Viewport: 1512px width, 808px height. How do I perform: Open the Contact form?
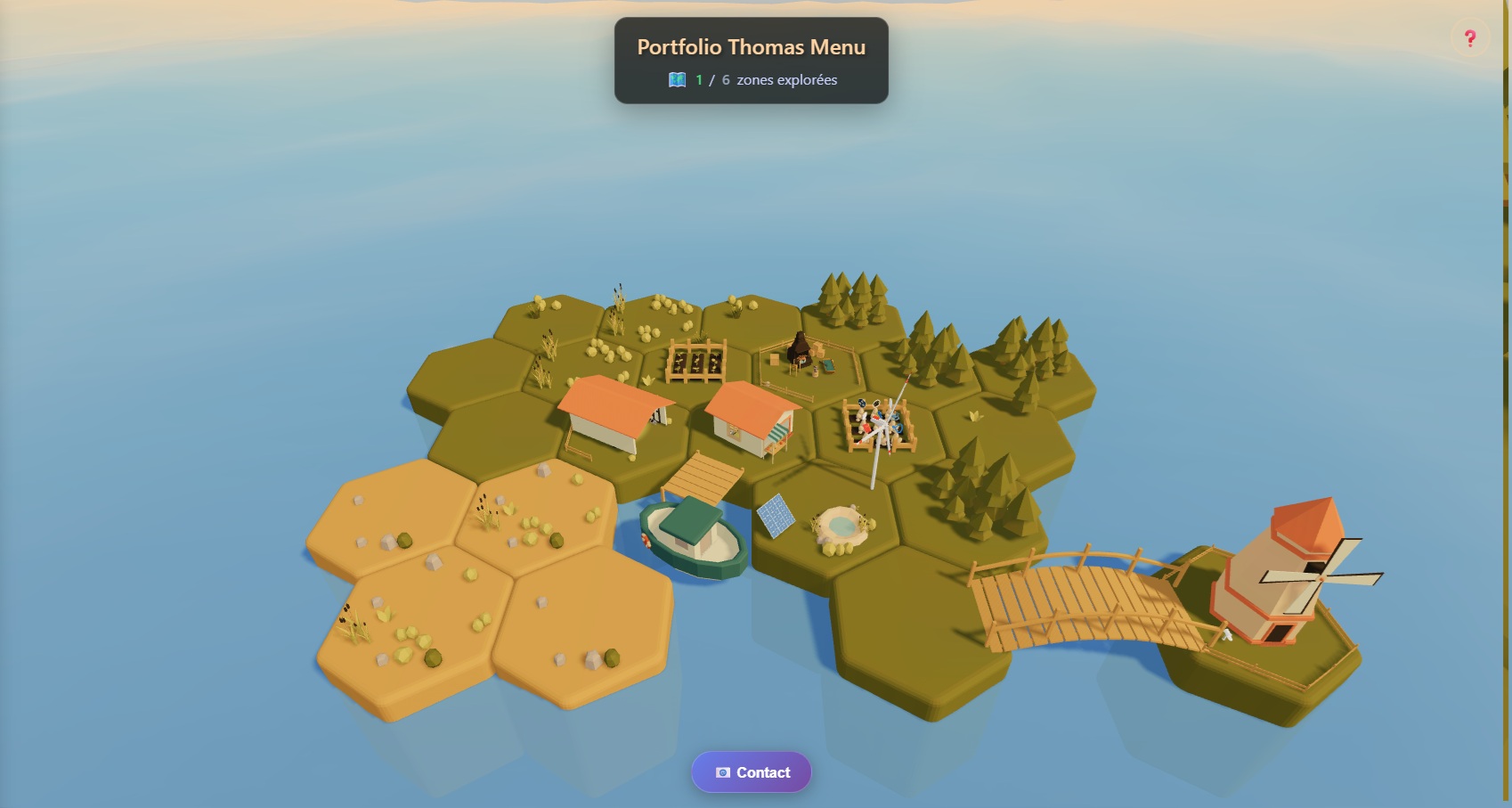click(x=751, y=772)
